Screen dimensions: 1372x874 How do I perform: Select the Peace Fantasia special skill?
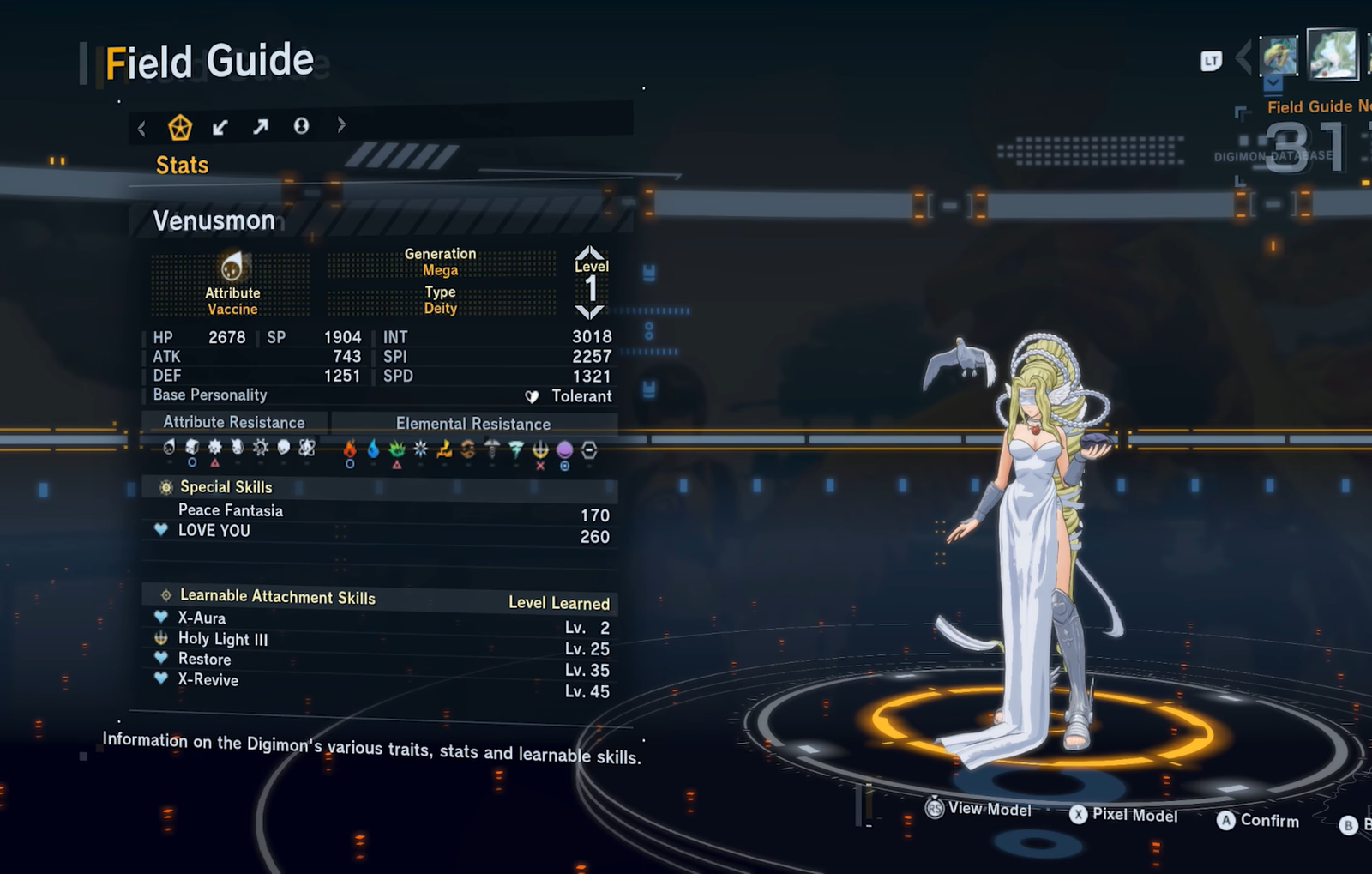[x=230, y=510]
